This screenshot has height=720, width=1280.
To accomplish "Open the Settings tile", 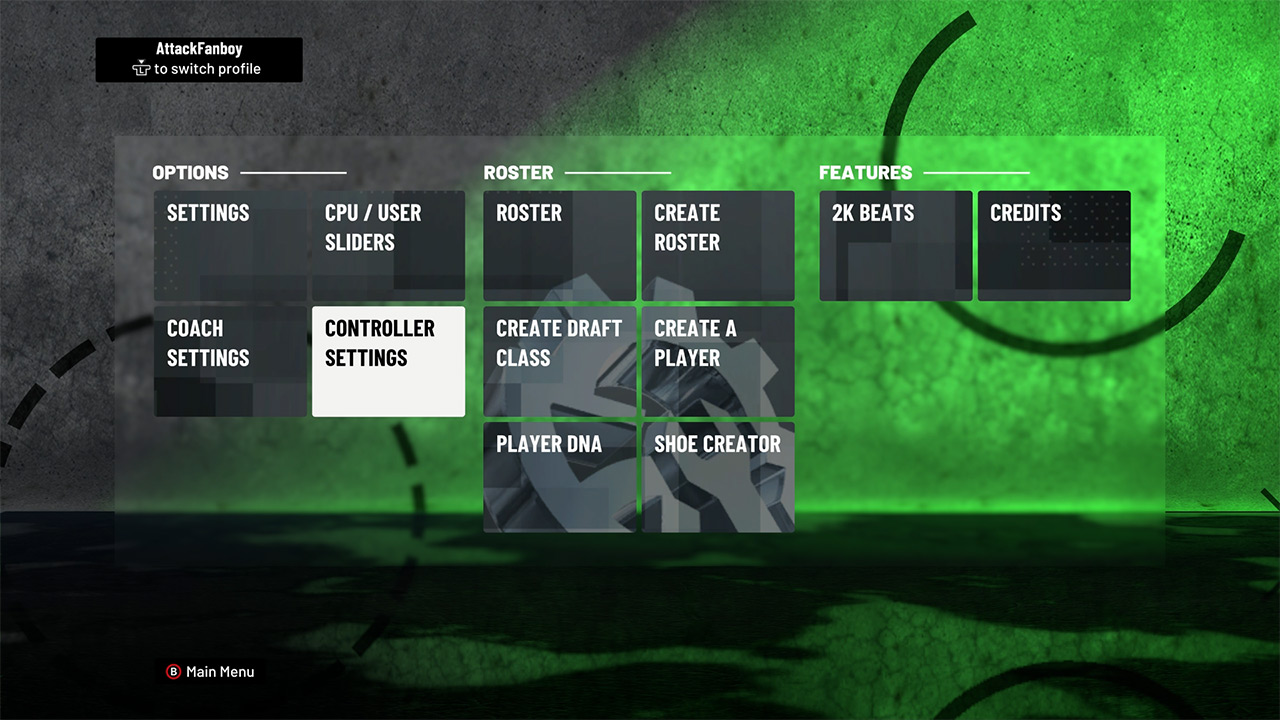I will [x=230, y=245].
